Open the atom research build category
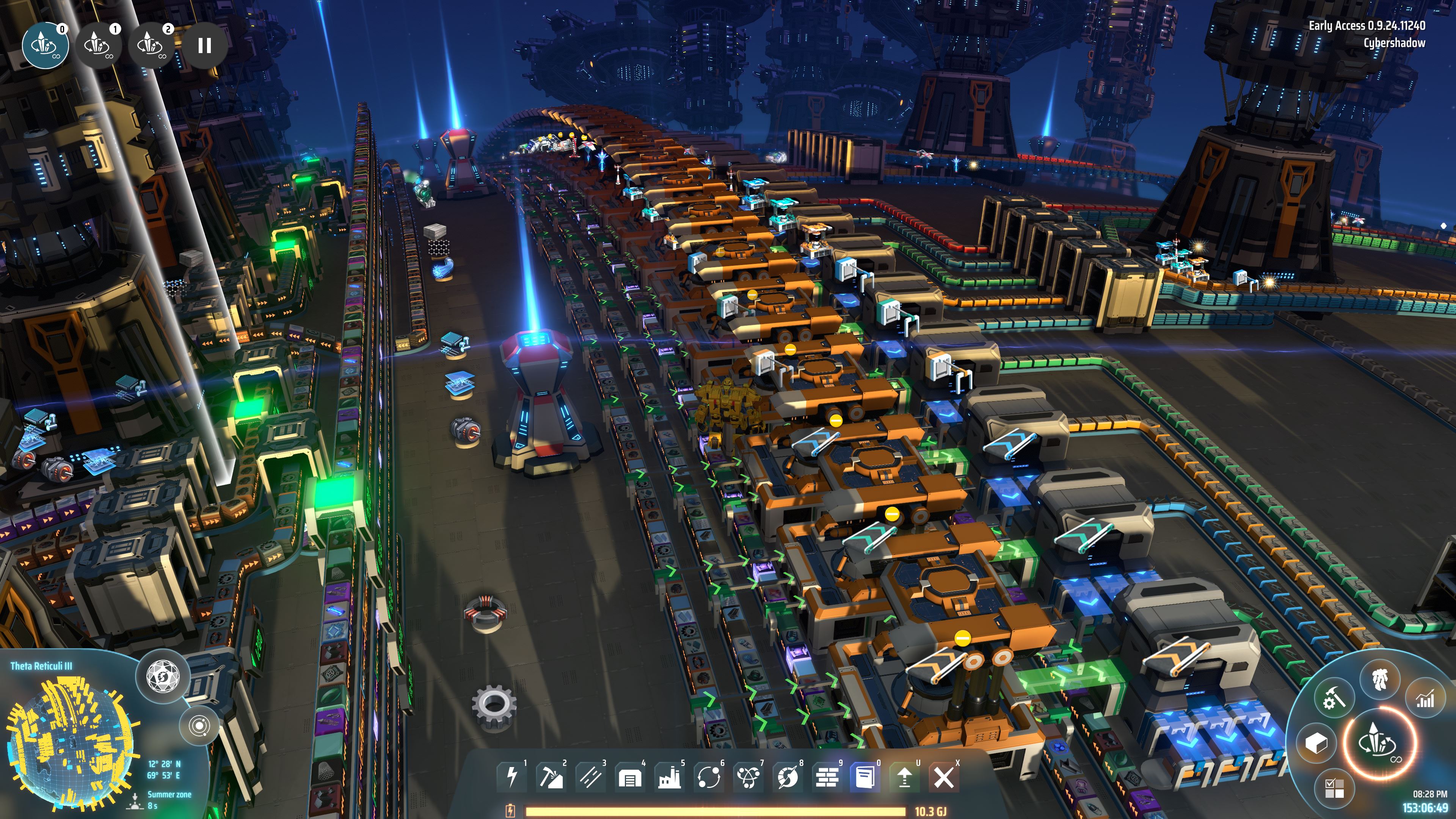 point(748,778)
